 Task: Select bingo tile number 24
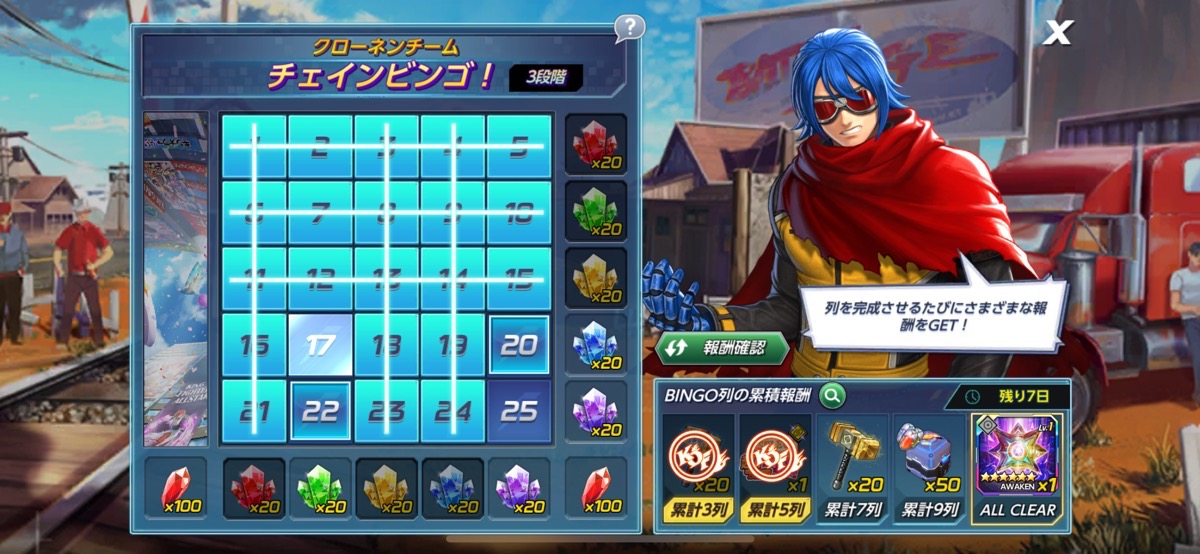(x=452, y=411)
